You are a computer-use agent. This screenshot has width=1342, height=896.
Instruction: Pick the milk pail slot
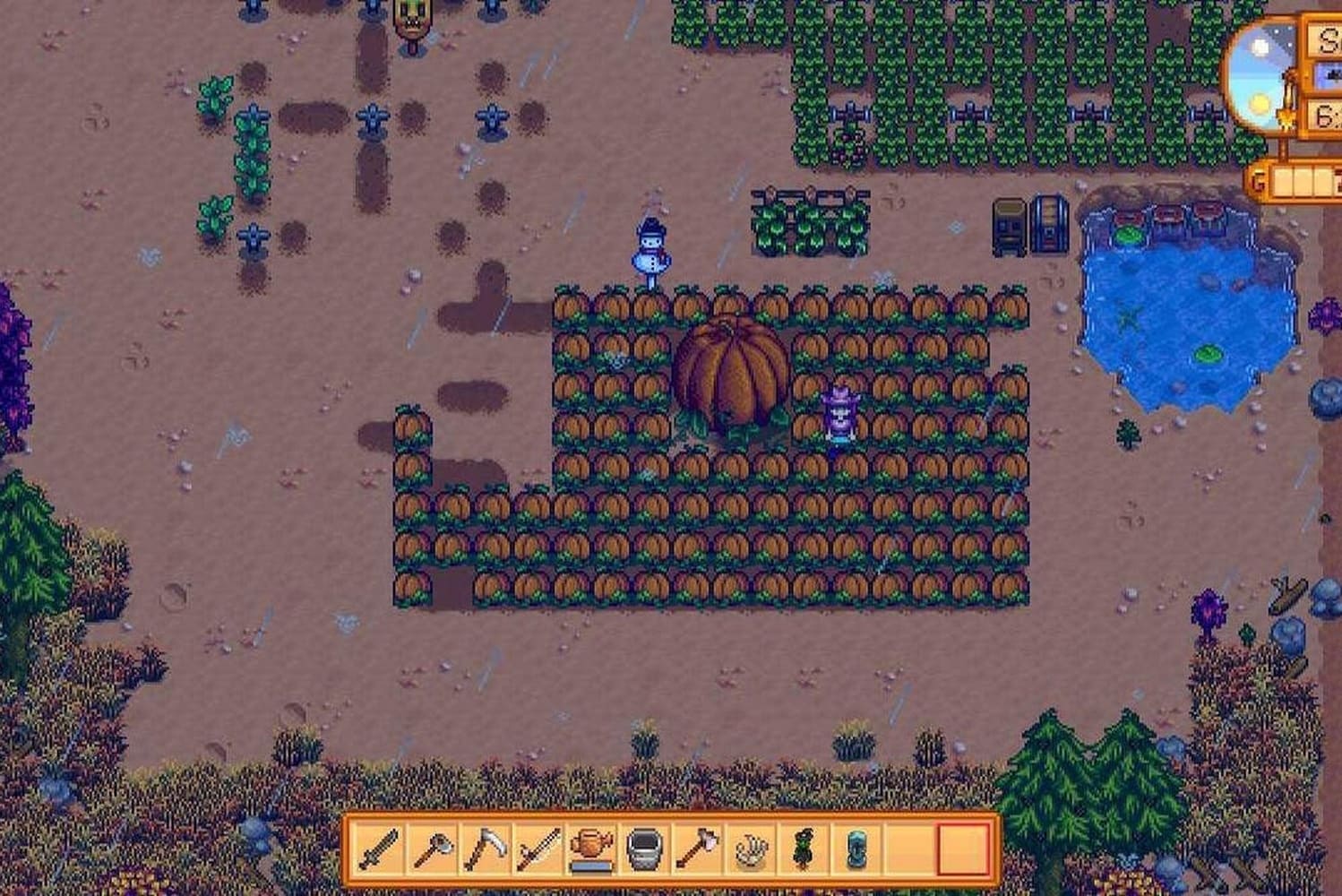[x=644, y=848]
